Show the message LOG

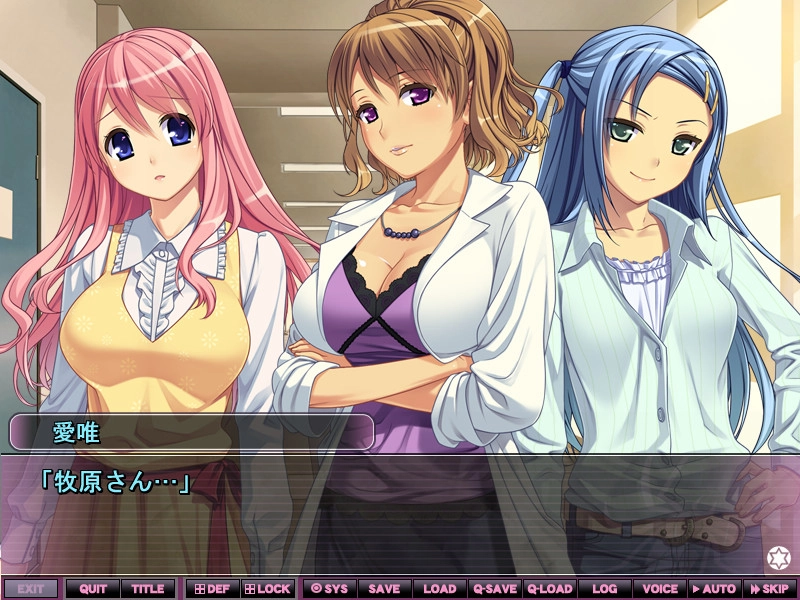tap(604, 589)
